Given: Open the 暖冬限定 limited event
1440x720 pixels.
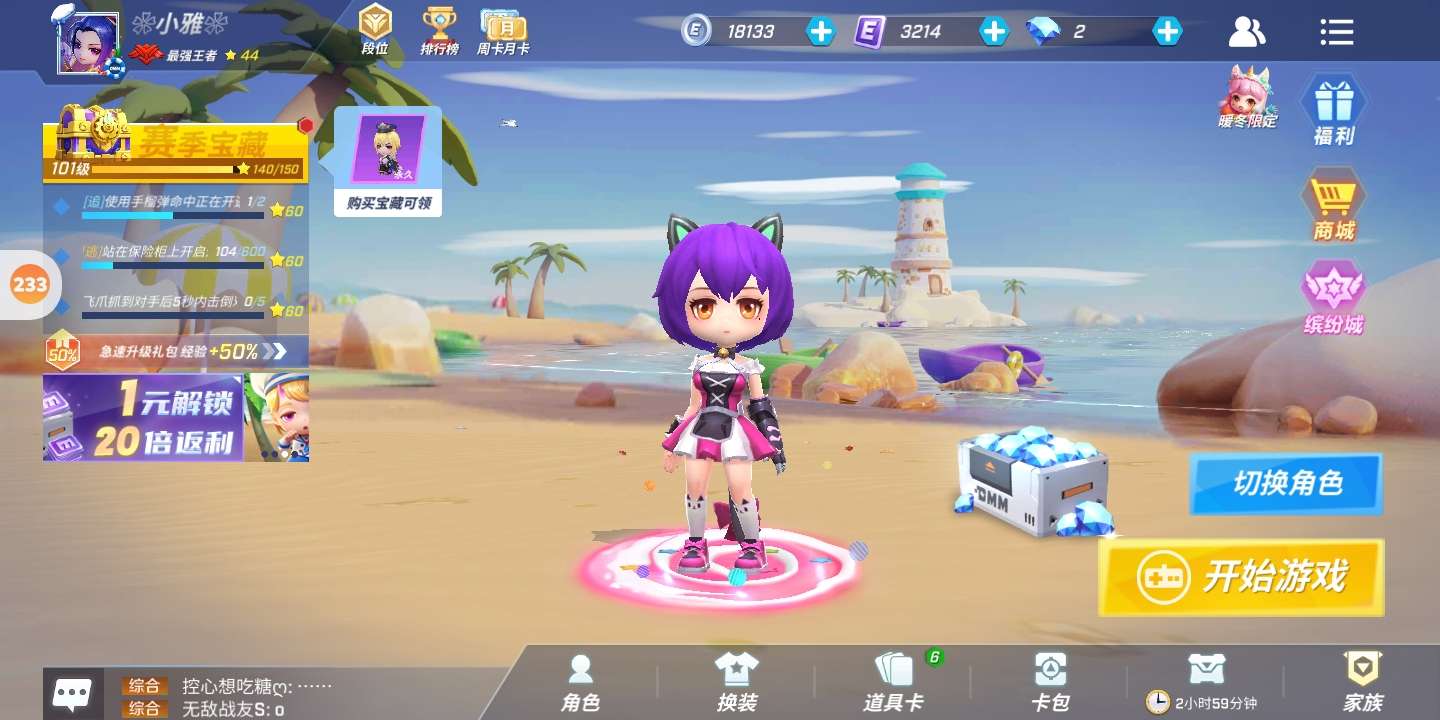Looking at the screenshot, I should (1246, 97).
